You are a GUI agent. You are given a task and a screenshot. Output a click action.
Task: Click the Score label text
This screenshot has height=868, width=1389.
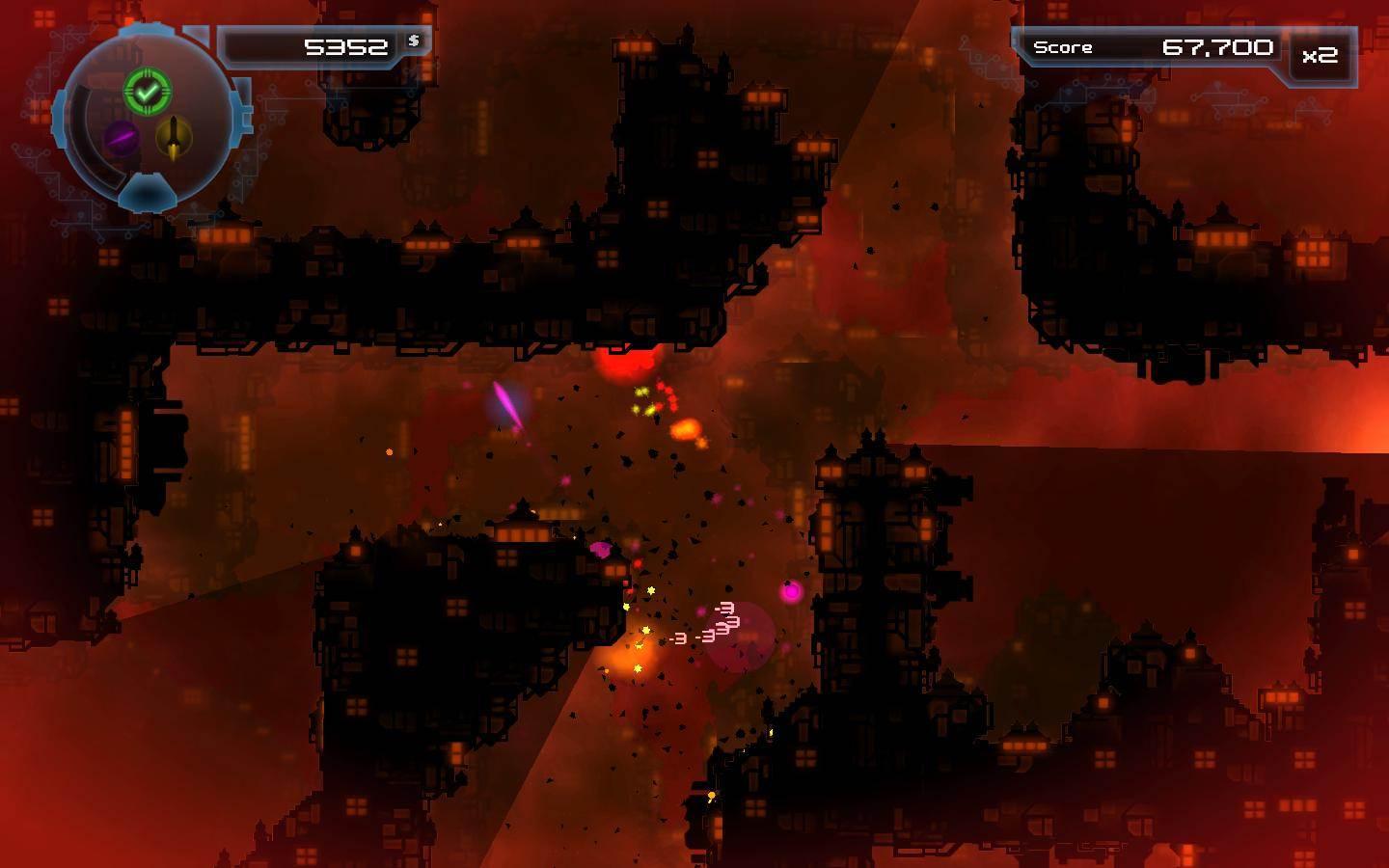[x=1064, y=46]
